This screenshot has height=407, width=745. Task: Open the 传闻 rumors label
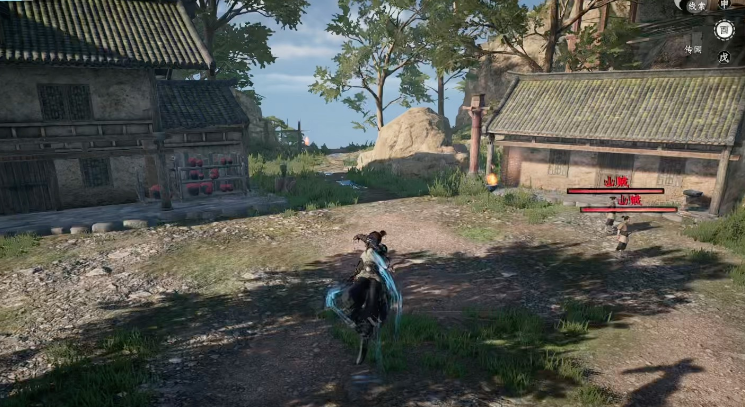(693, 48)
